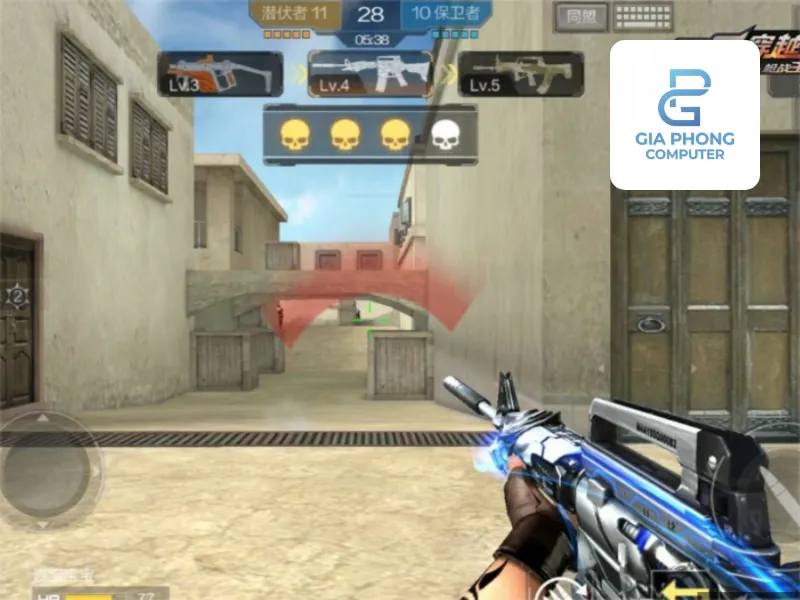Tap the star badge numbered 2
Image resolution: width=800 pixels, height=600 pixels.
click(17, 295)
